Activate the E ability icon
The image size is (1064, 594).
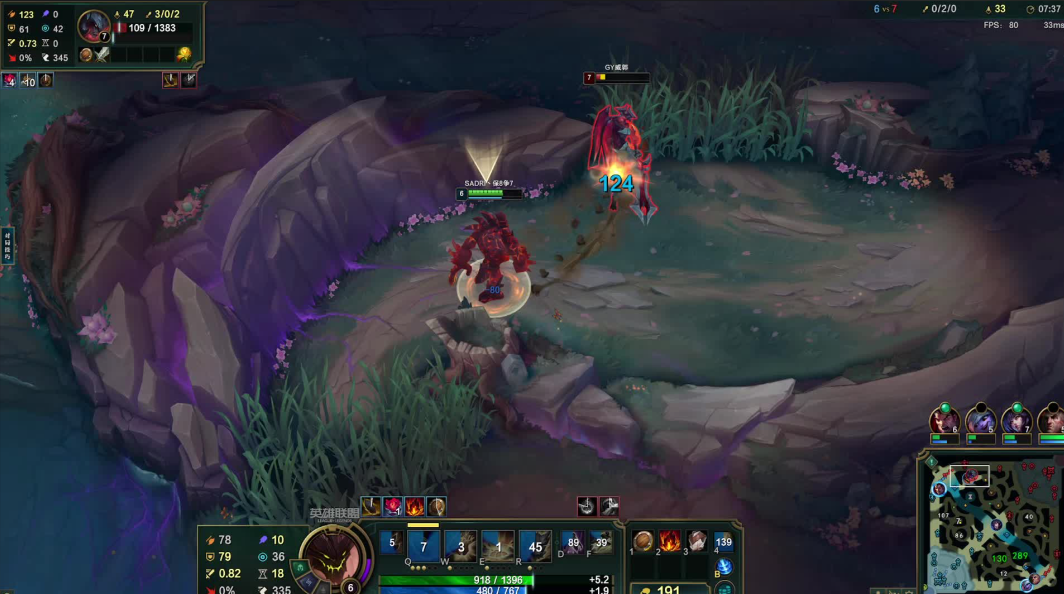pyautogui.click(x=498, y=546)
